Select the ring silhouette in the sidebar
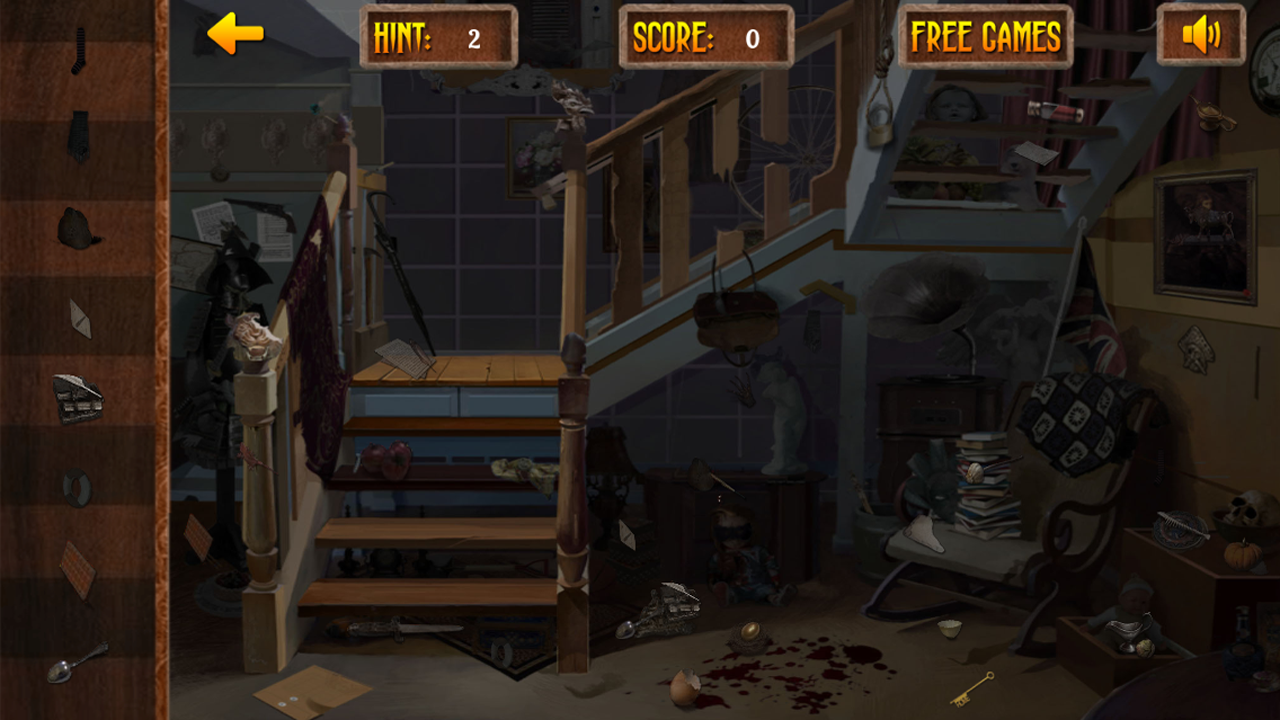 (x=78, y=487)
